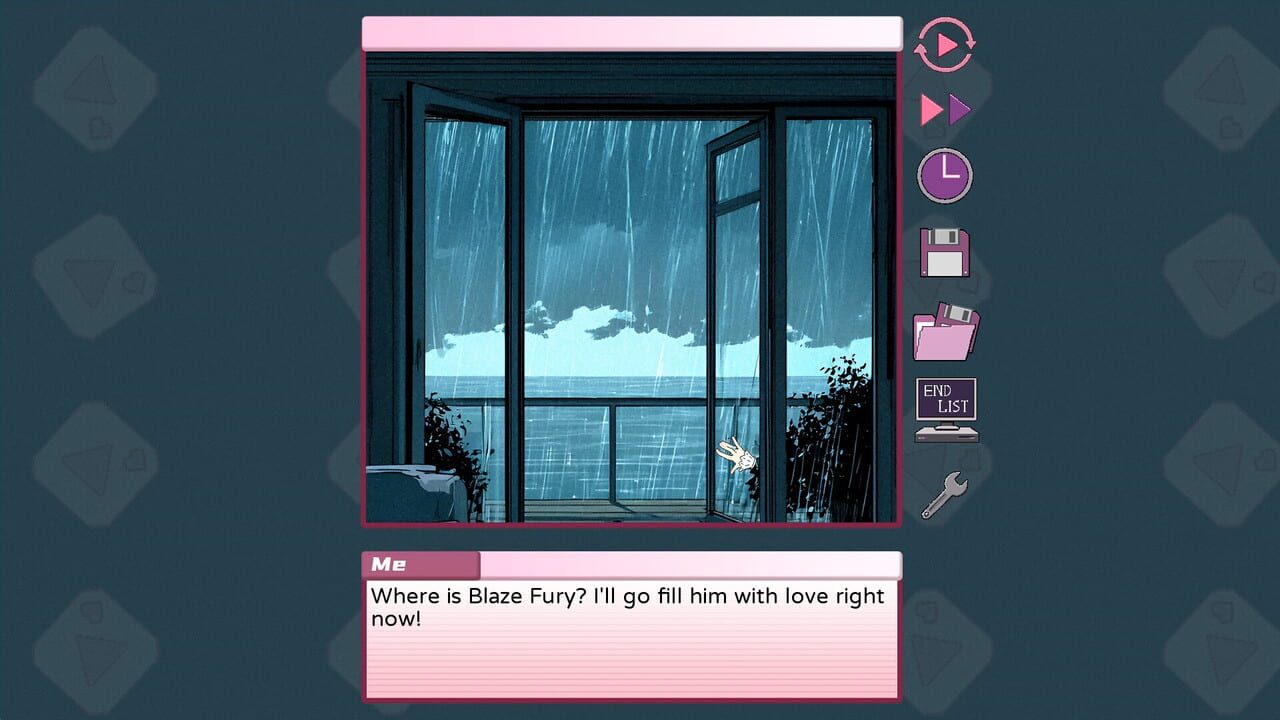Save progress with the floppy disk icon
The image size is (1280, 720).
coord(944,252)
